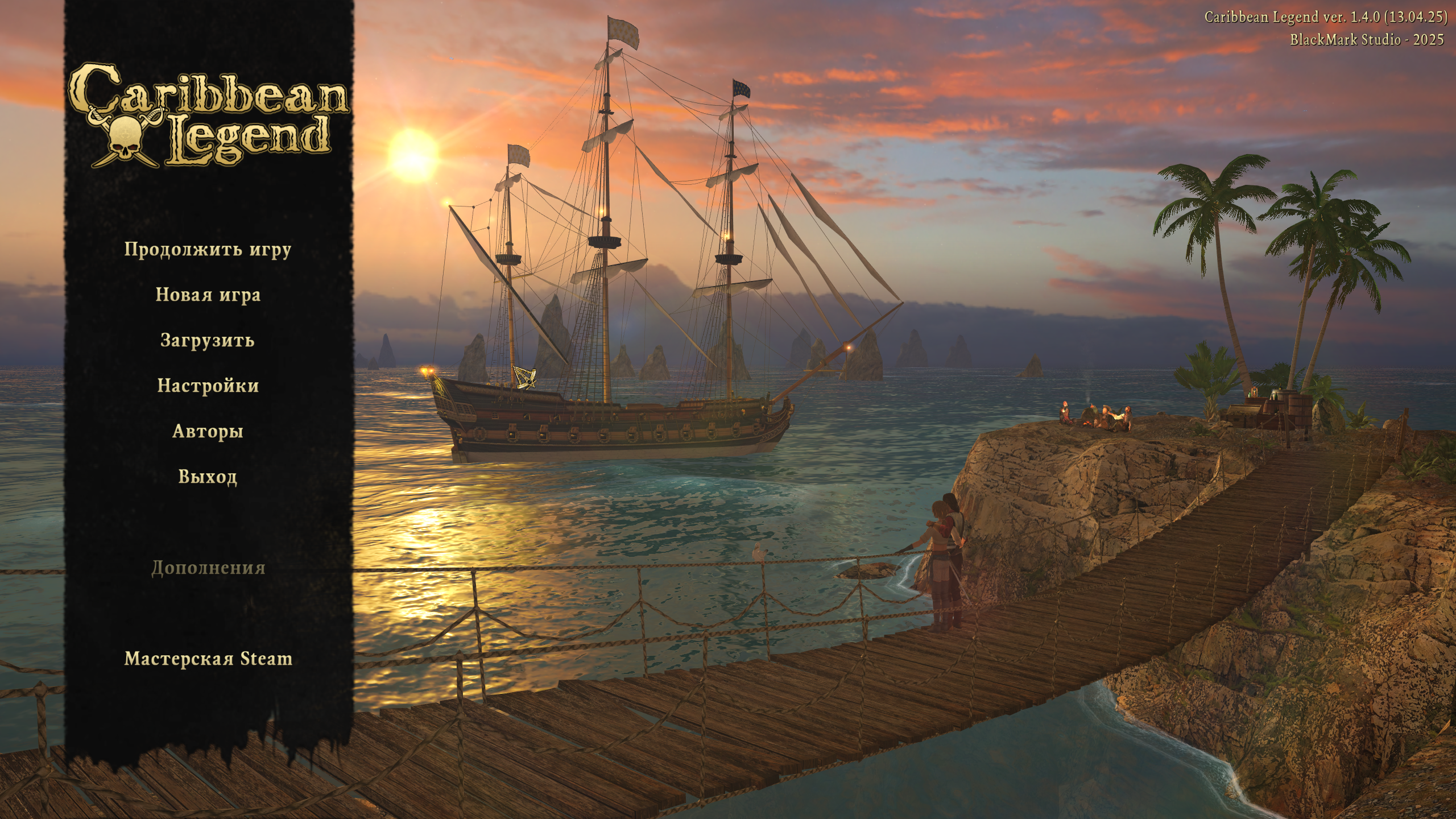
Task: Choose Продолжить игру to continue playing
Action: (208, 250)
